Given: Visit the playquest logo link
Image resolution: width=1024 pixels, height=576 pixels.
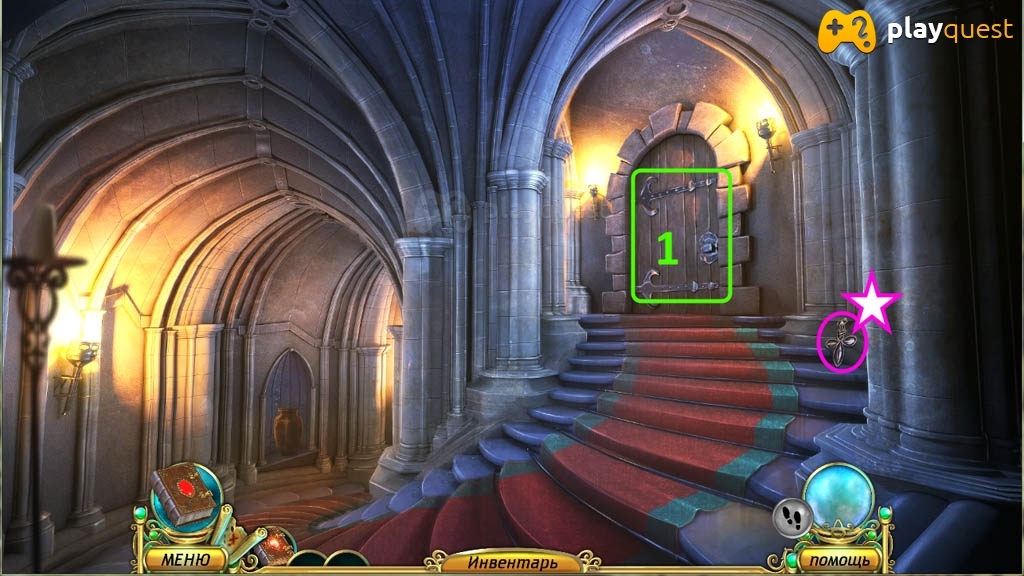Looking at the screenshot, I should click(x=916, y=31).
